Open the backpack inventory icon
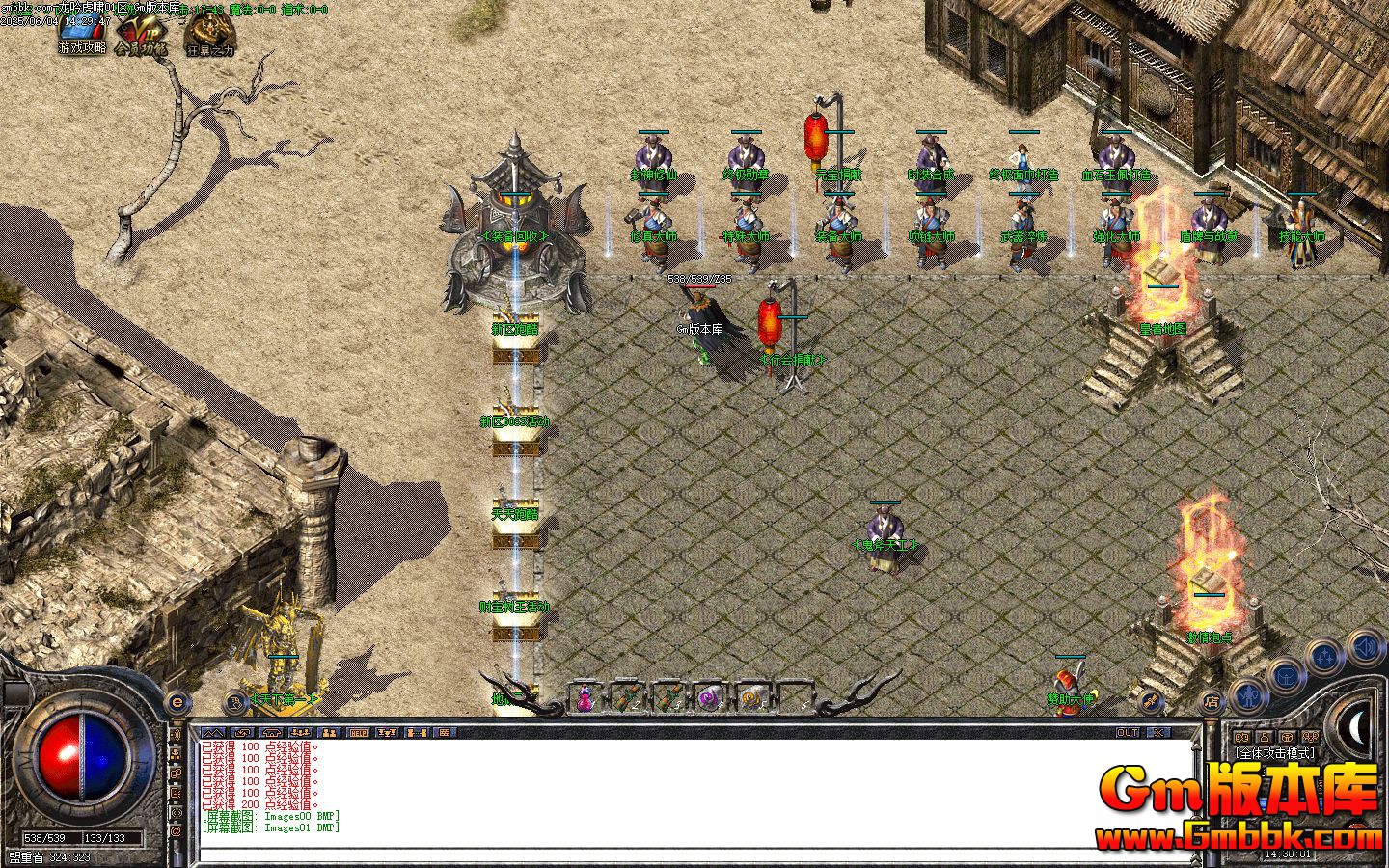This screenshot has width=1389, height=868. click(x=1287, y=675)
